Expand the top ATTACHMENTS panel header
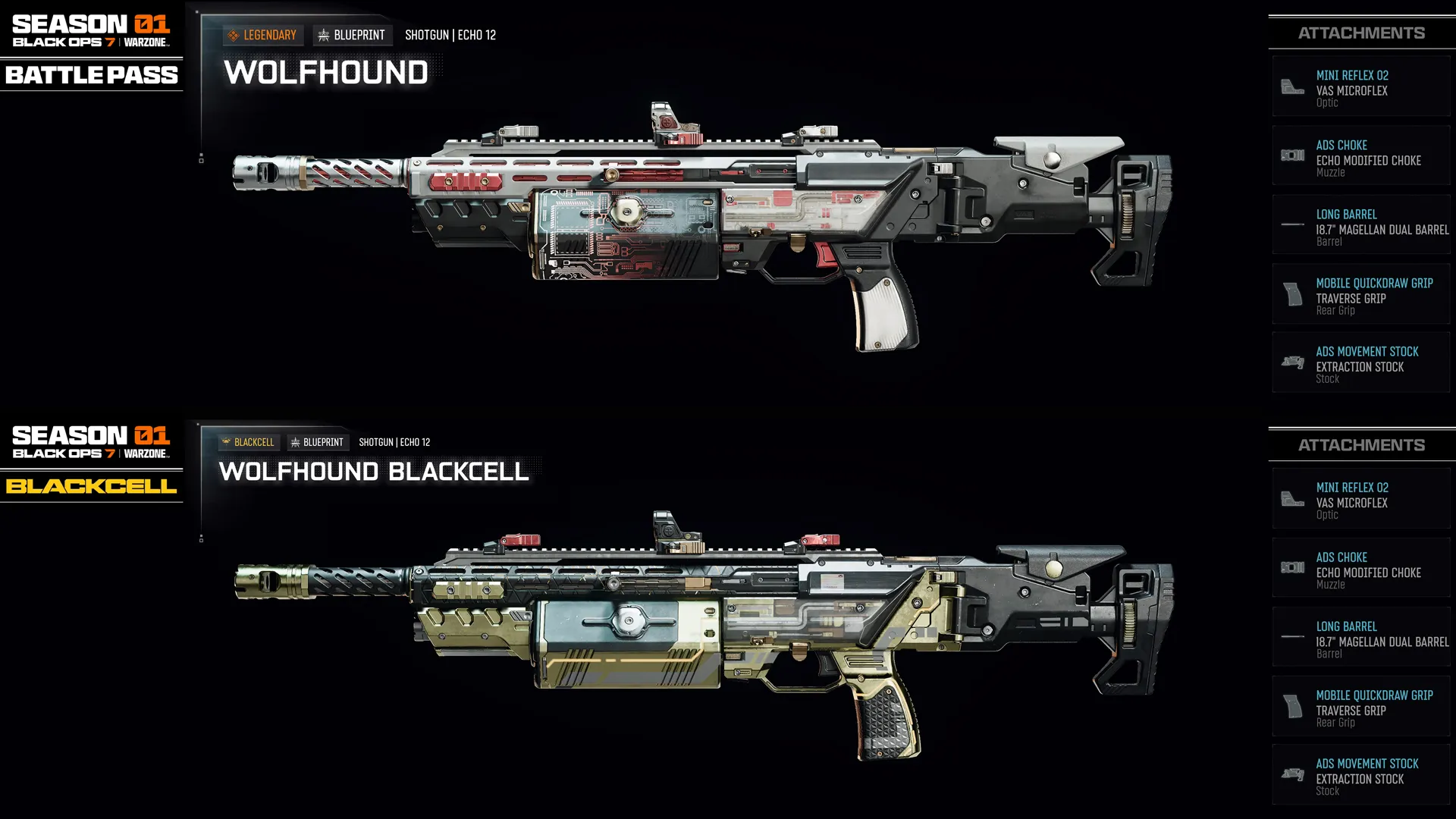The image size is (1456, 819). [x=1361, y=33]
